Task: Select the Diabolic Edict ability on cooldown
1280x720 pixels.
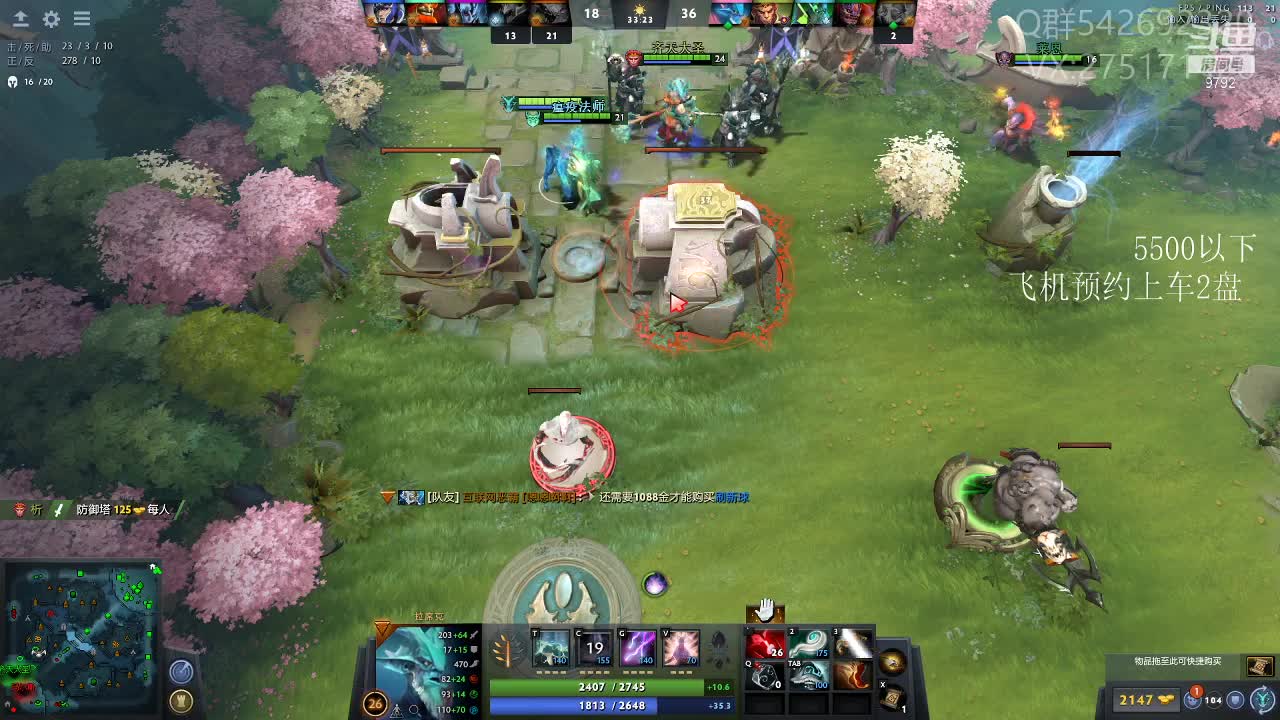Action: (x=595, y=649)
